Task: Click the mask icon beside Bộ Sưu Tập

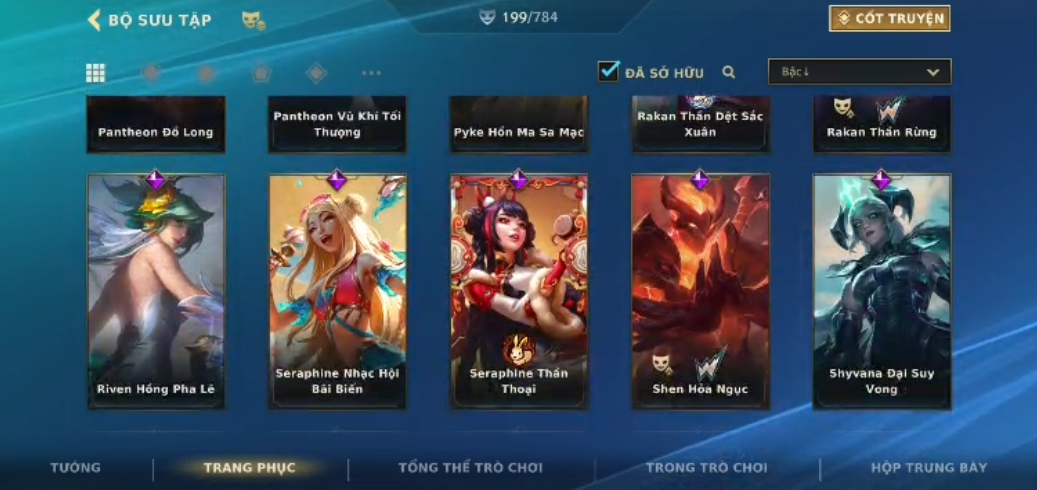Action: point(253,20)
